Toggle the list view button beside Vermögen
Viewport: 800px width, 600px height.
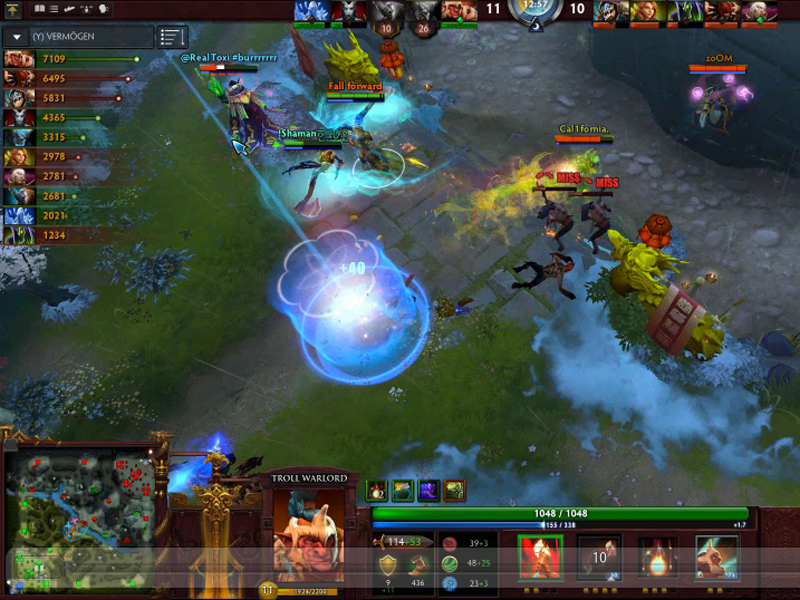pyautogui.click(x=172, y=37)
